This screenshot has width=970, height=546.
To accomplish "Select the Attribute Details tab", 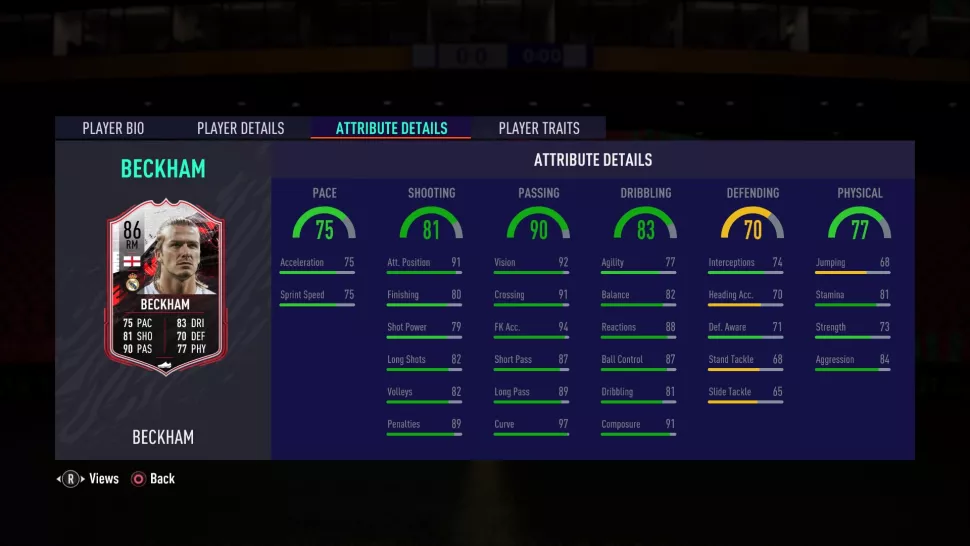I will [391, 128].
